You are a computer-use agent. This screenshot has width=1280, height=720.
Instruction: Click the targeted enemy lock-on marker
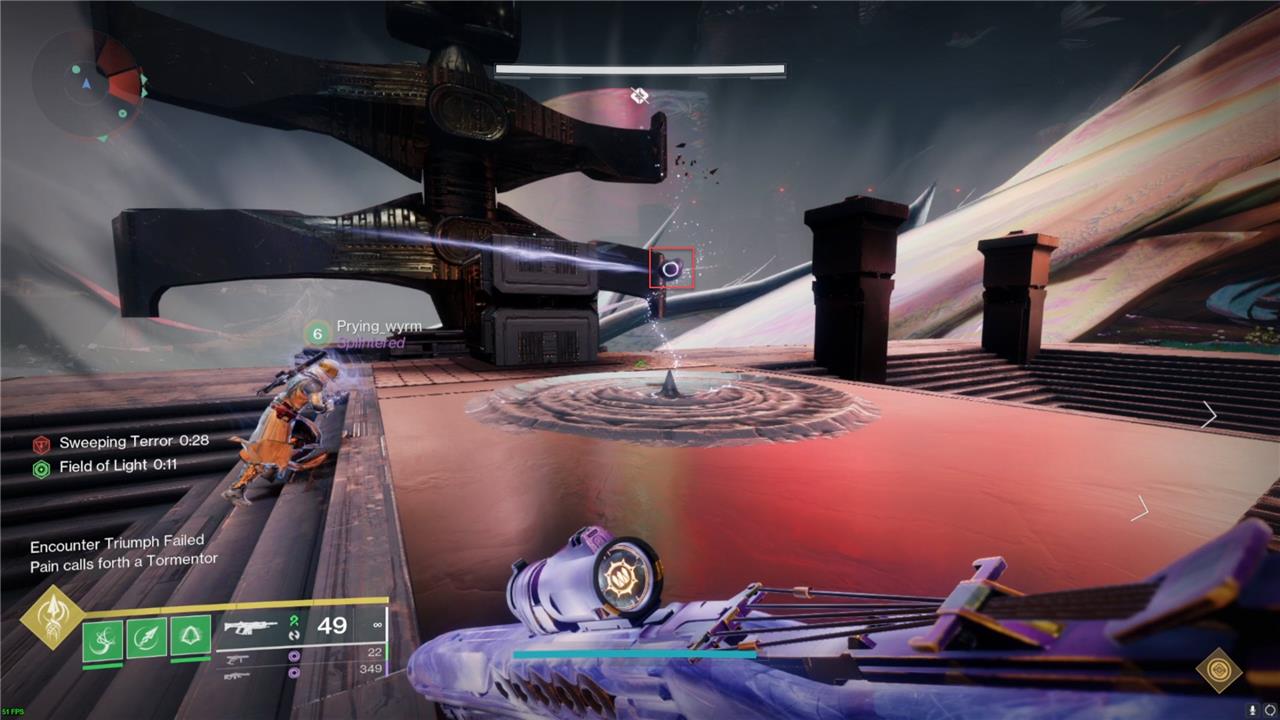point(672,269)
